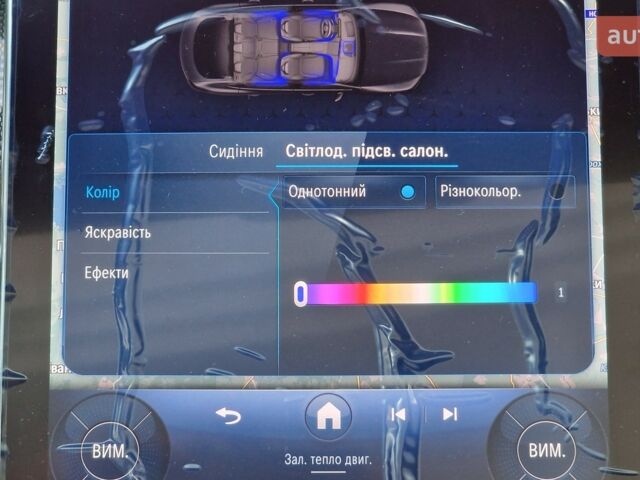
Task: Toggle the left ВИМ. climate dial
Action: click(x=109, y=450)
